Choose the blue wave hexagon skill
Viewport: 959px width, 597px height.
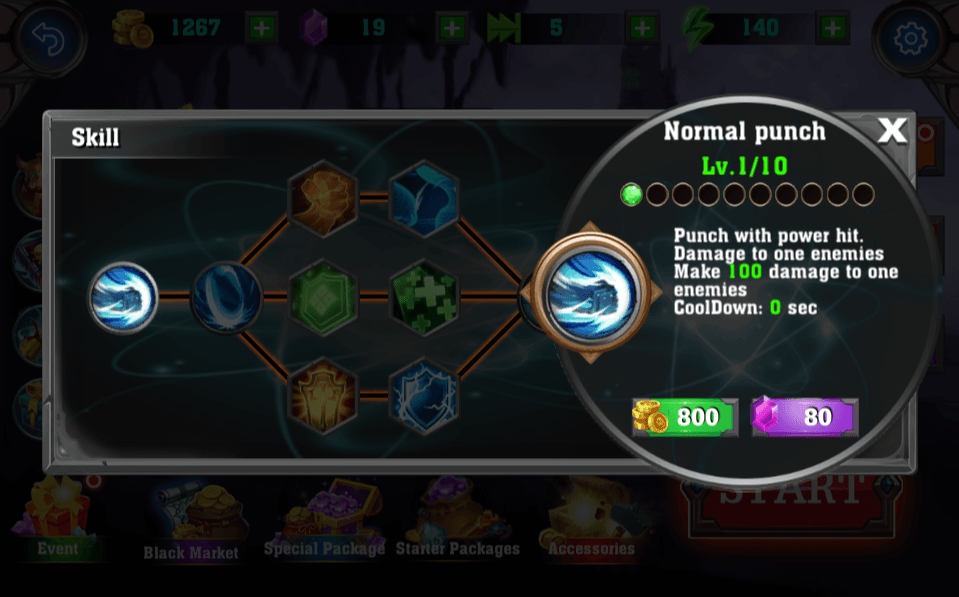423,198
